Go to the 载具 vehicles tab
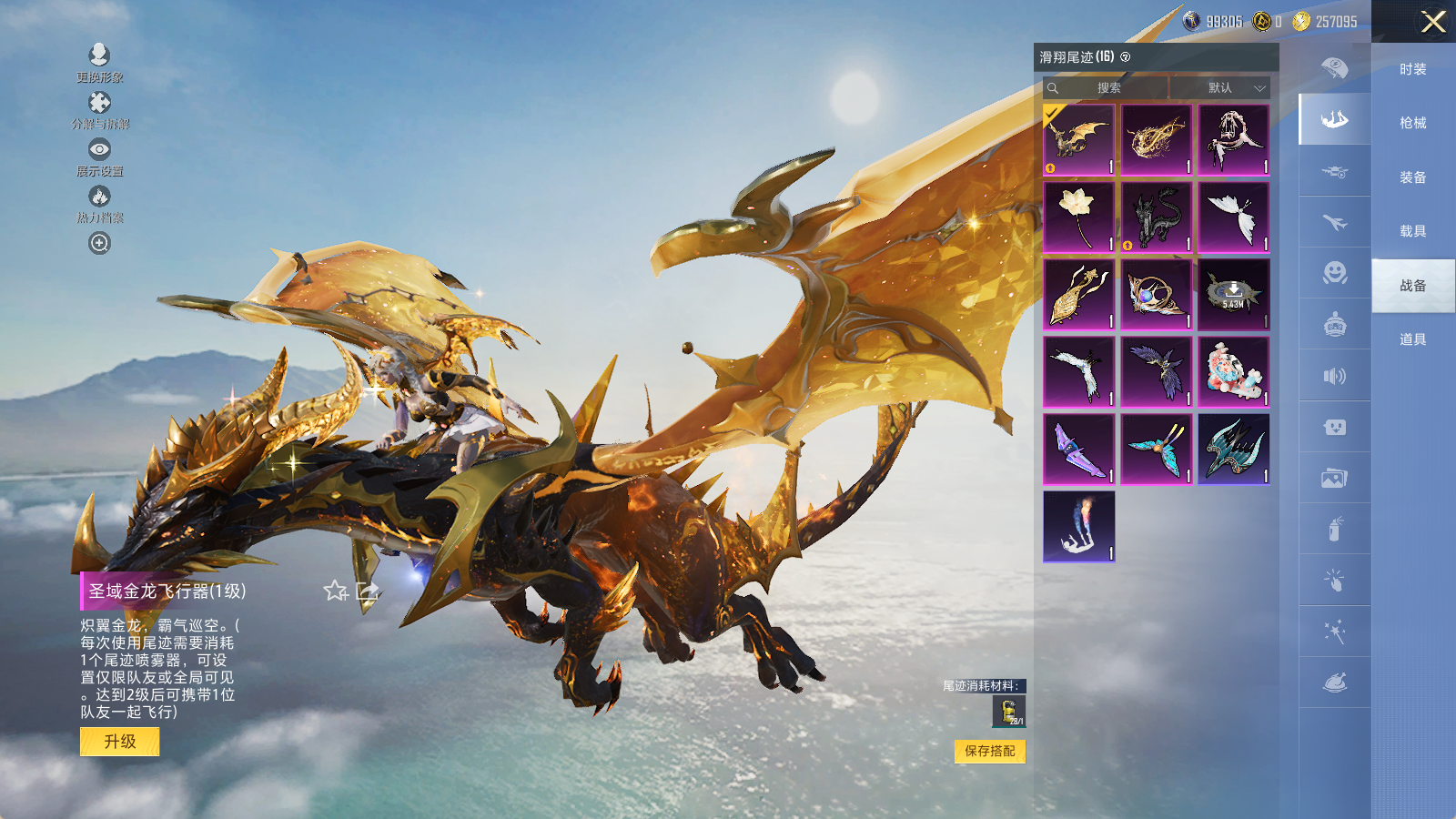 (1412, 231)
